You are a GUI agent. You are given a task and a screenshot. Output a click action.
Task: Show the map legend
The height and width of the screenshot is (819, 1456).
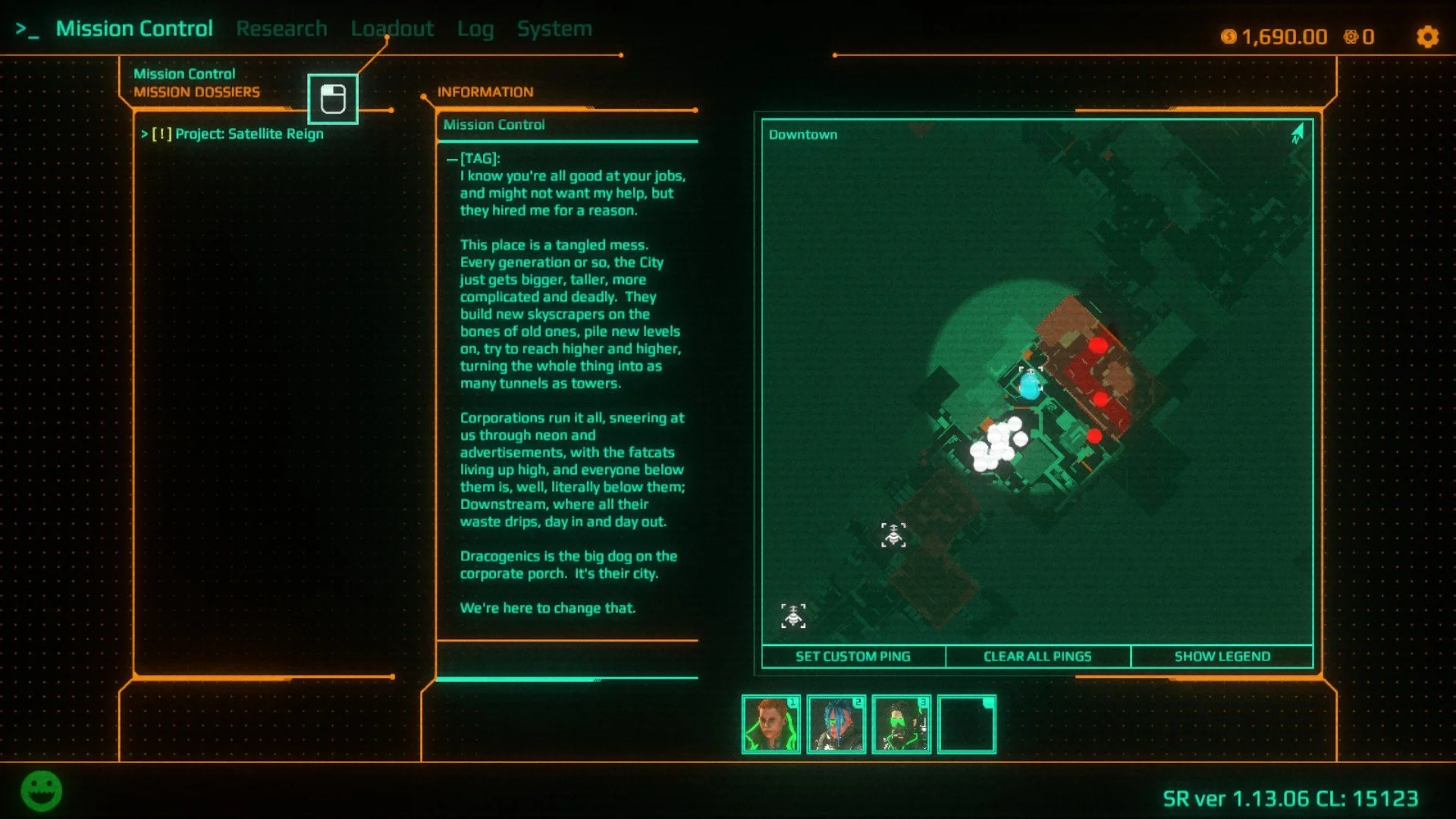click(1222, 657)
